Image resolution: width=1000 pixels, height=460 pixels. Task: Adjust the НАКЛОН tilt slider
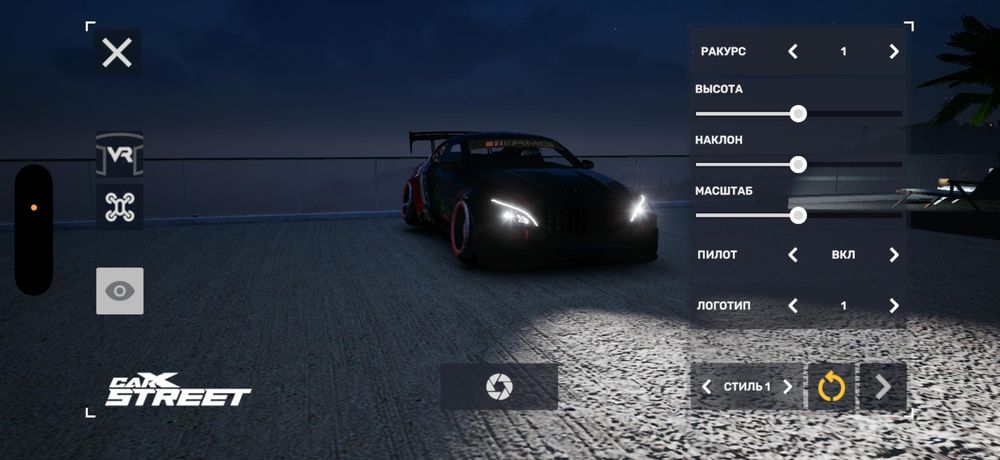pyautogui.click(x=798, y=164)
